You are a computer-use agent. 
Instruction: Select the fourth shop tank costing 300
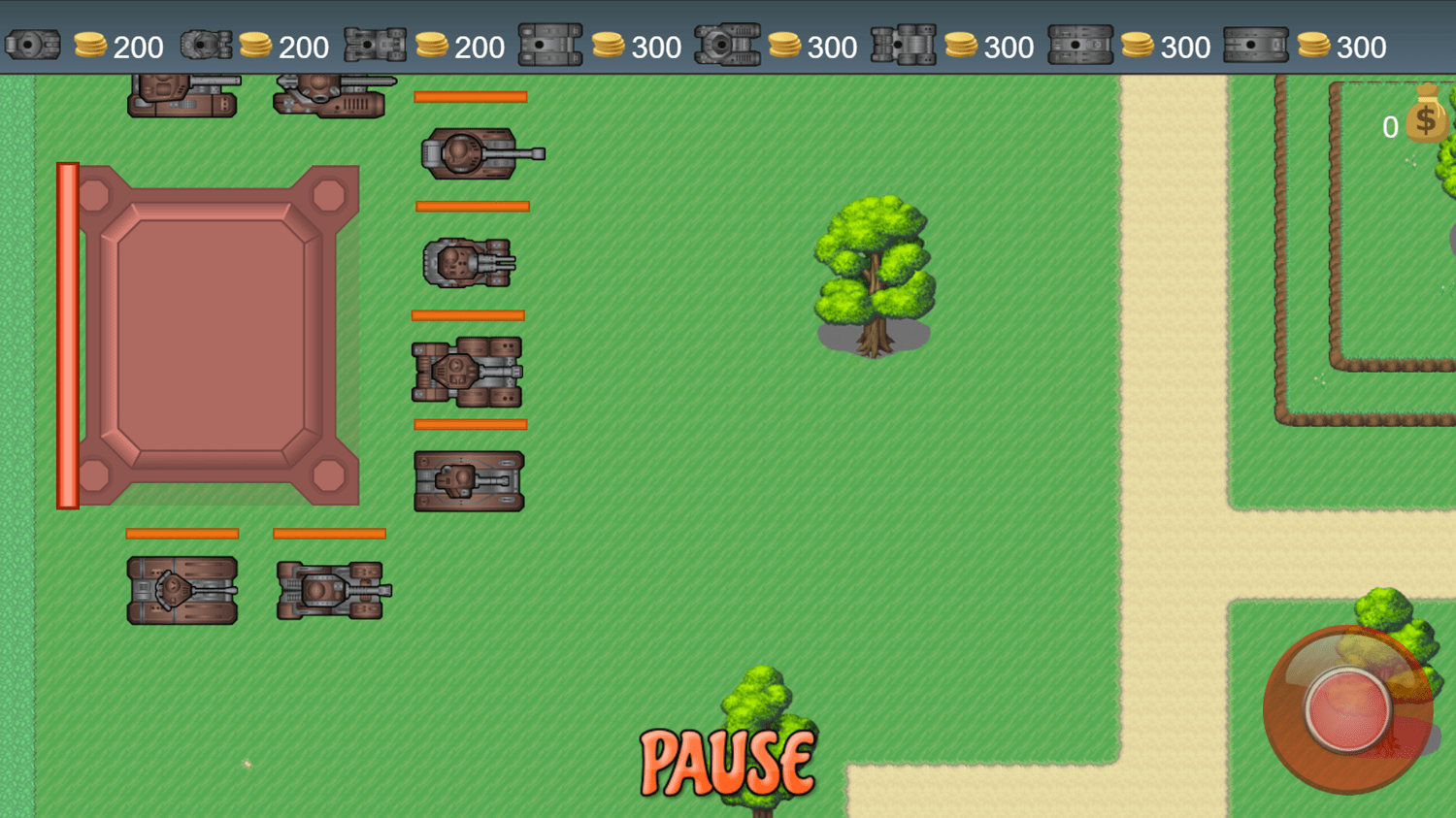(x=550, y=42)
